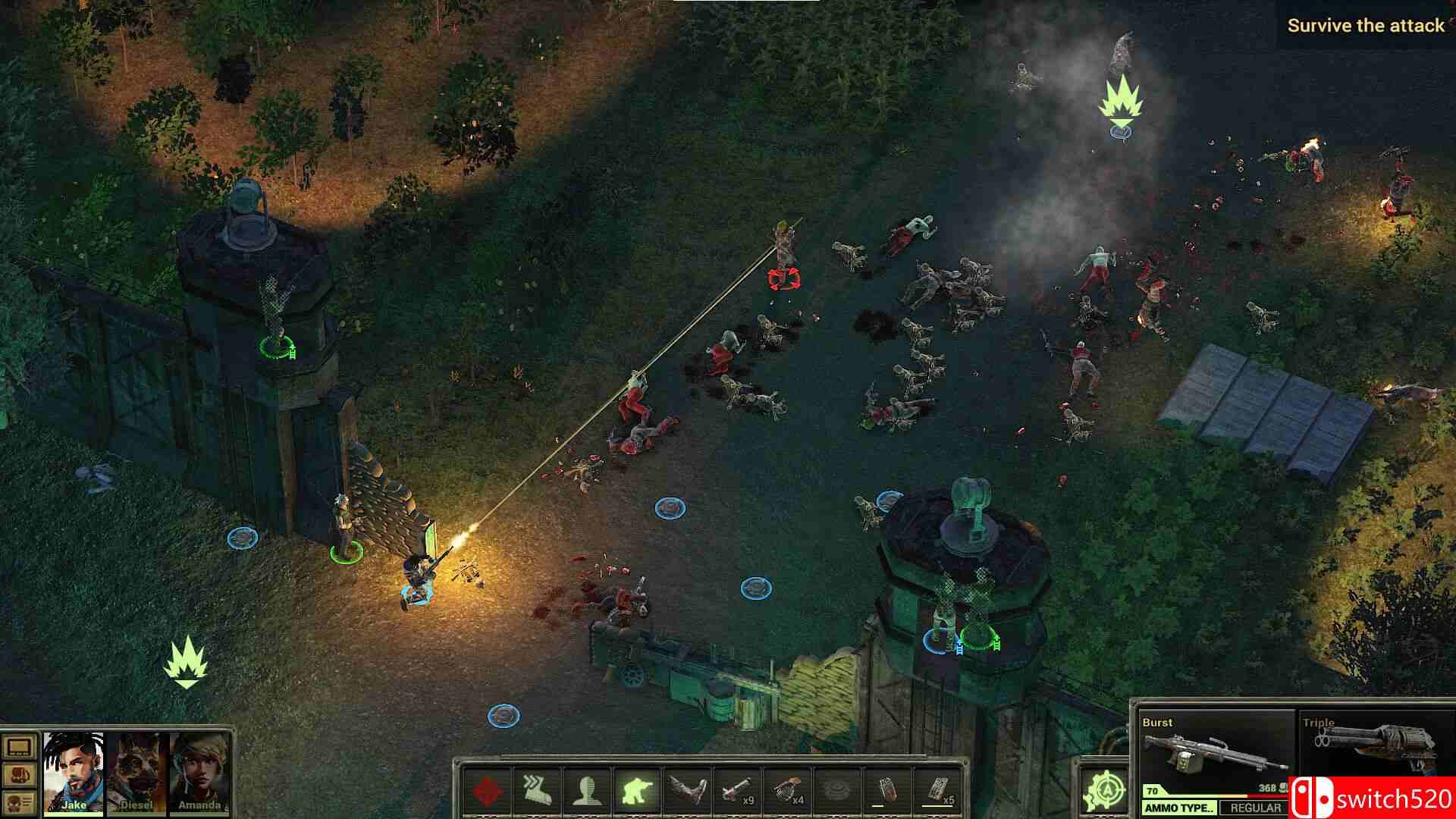The image size is (1456, 819).
Task: Toggle Burst fire mode on the rifle
Action: pos(1213,747)
